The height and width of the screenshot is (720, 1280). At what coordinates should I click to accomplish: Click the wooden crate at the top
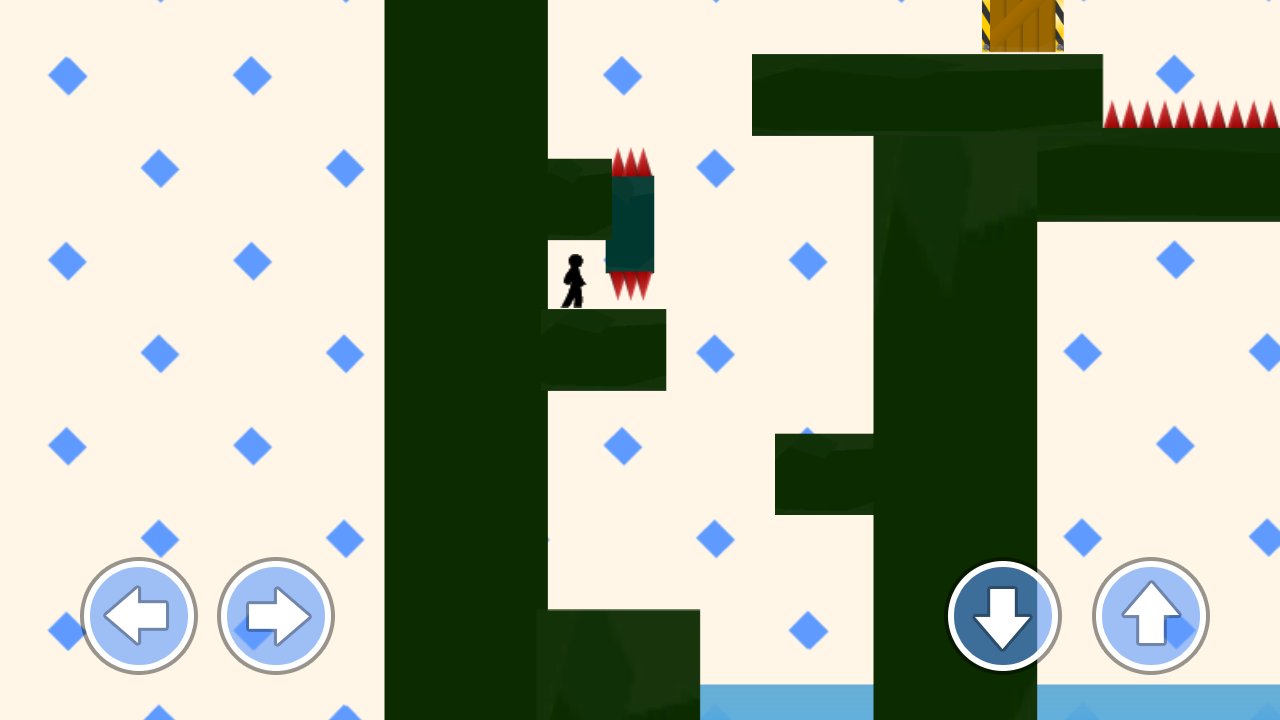(x=1022, y=25)
